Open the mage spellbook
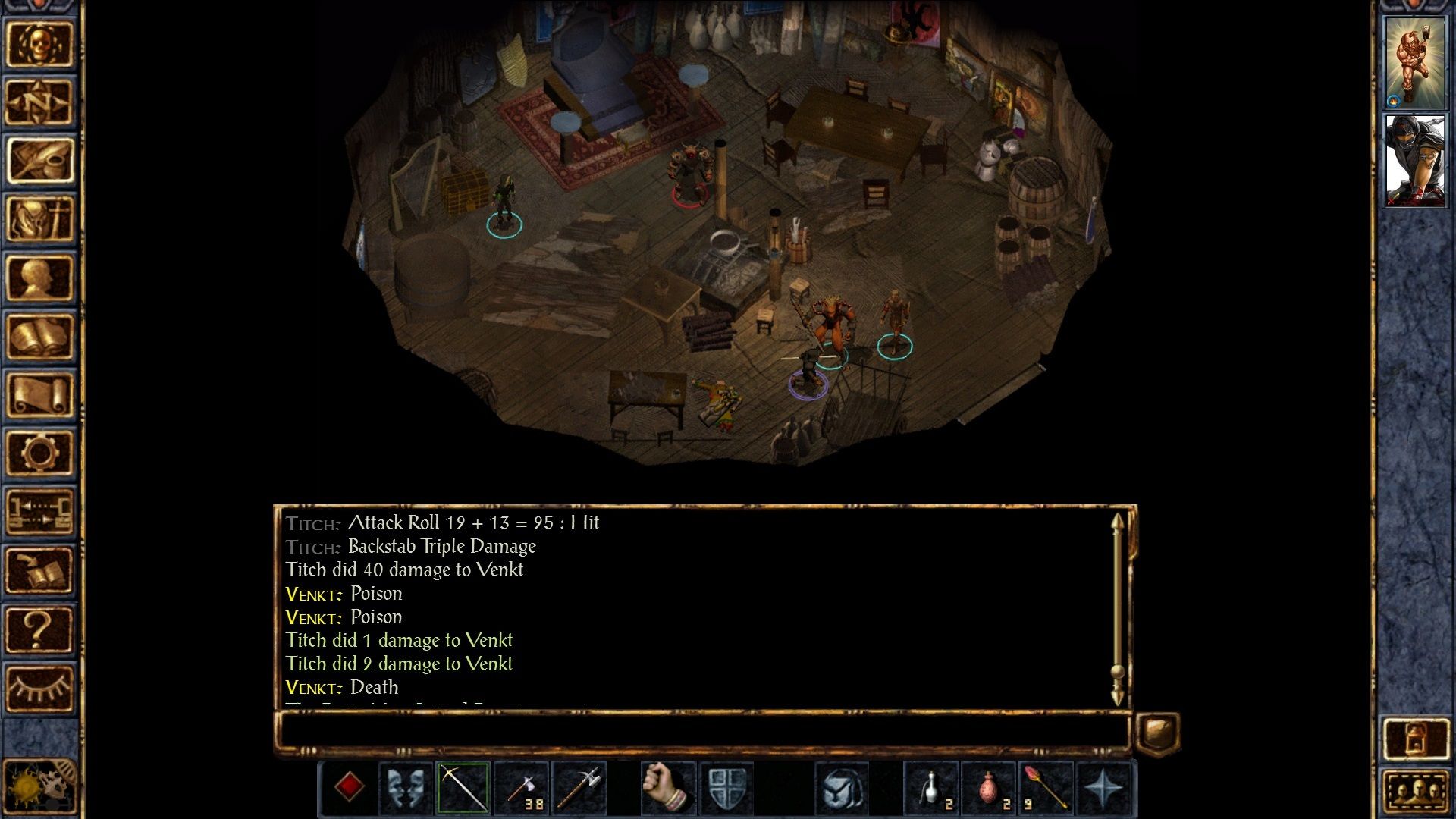 [39, 336]
